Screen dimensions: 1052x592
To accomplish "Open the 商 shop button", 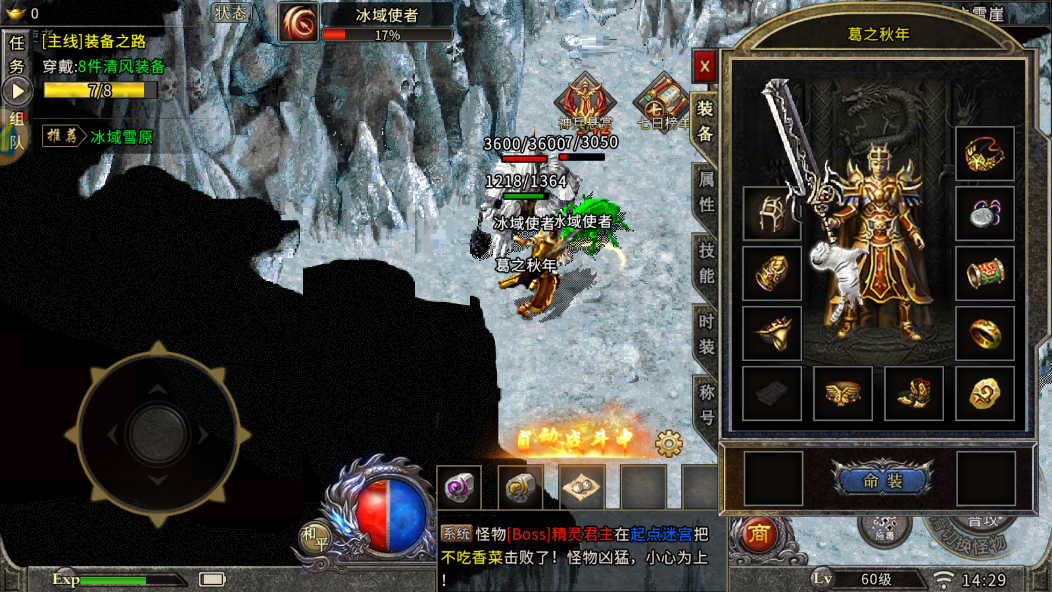I will 760,535.
